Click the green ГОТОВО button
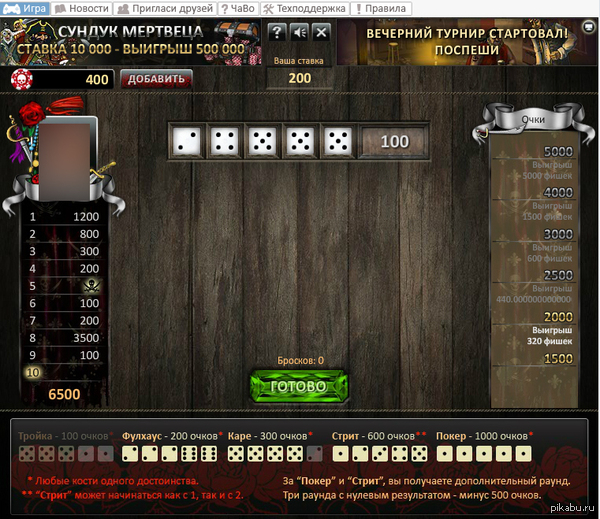Viewport: 600px width, 519px height. pyautogui.click(x=300, y=387)
